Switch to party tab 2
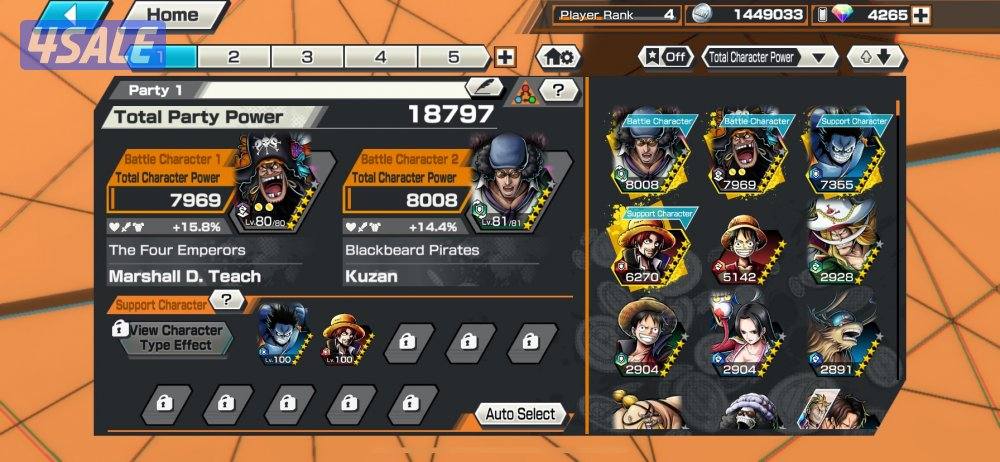This screenshot has width=1000, height=462. coord(233,57)
